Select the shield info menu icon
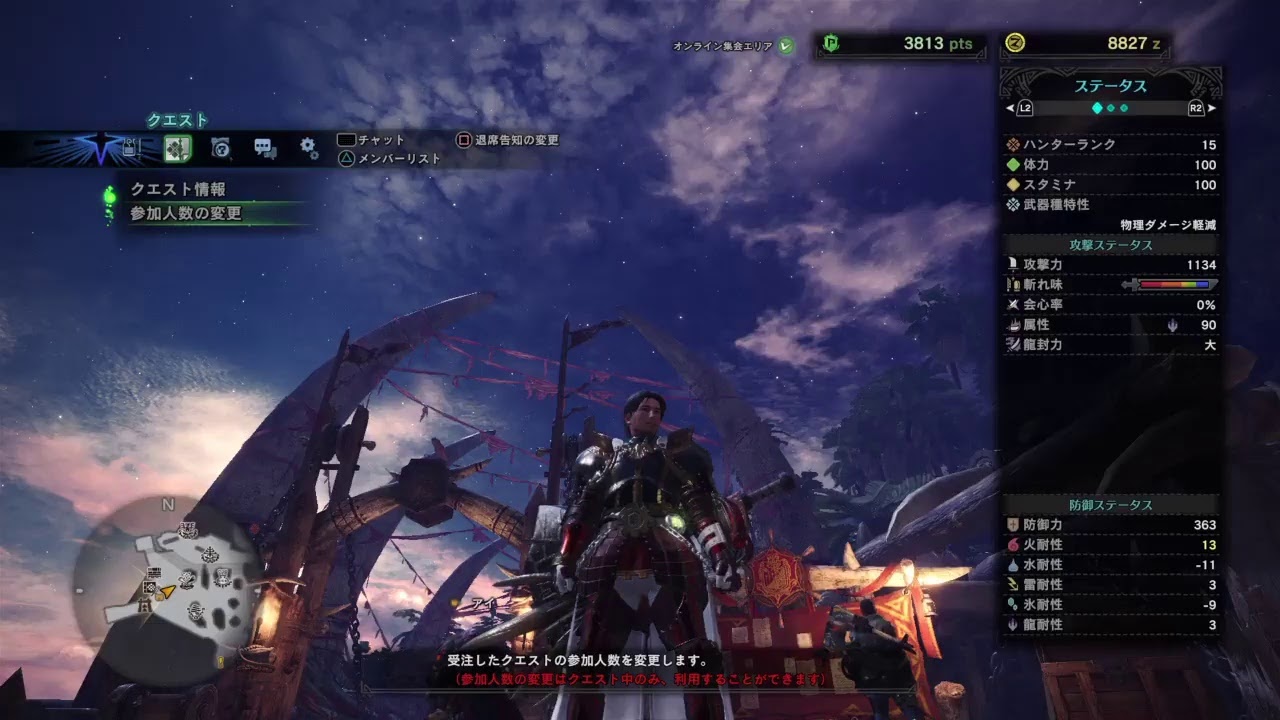 point(220,147)
